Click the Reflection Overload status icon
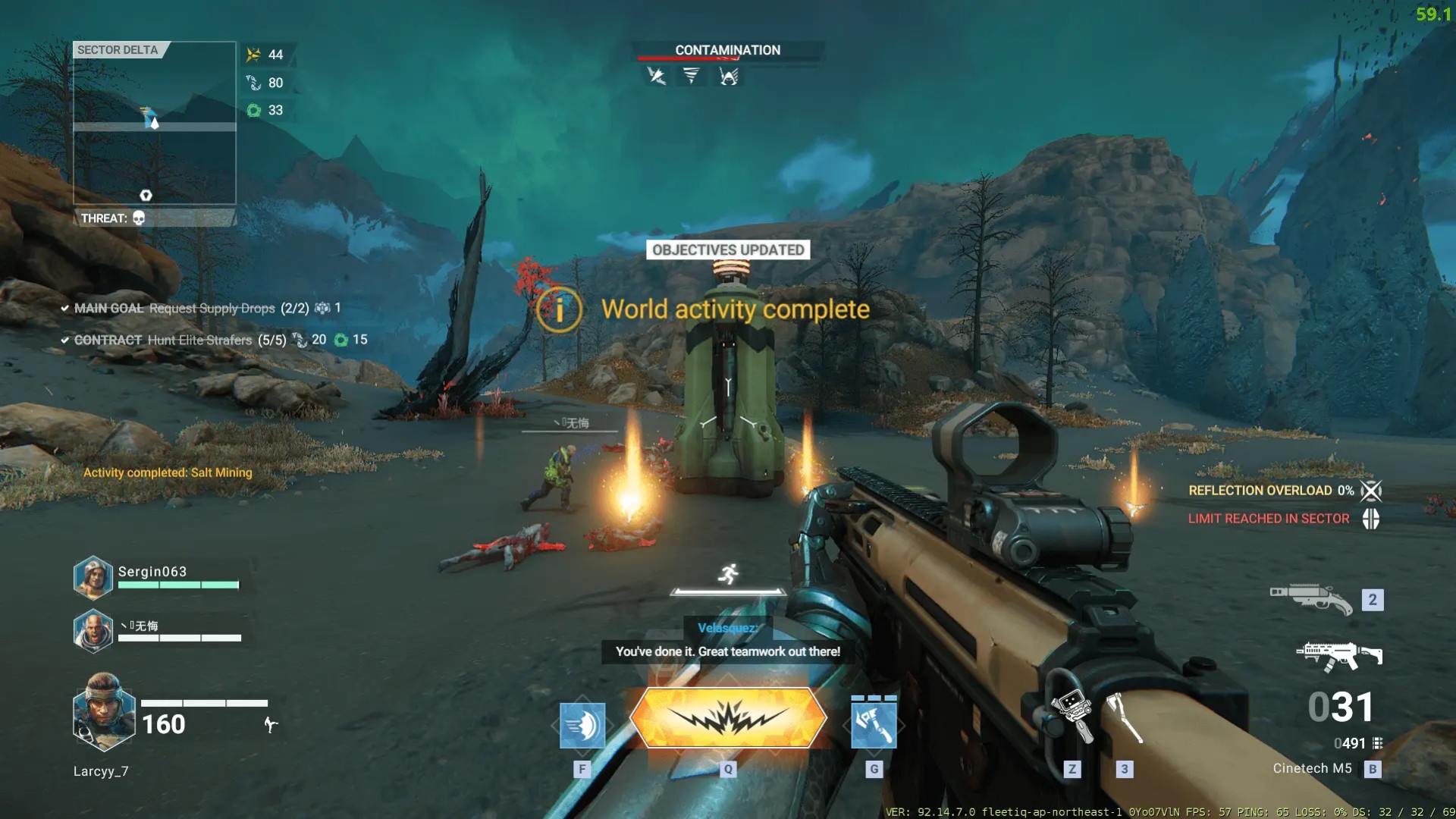This screenshot has height=819, width=1456. [1371, 491]
